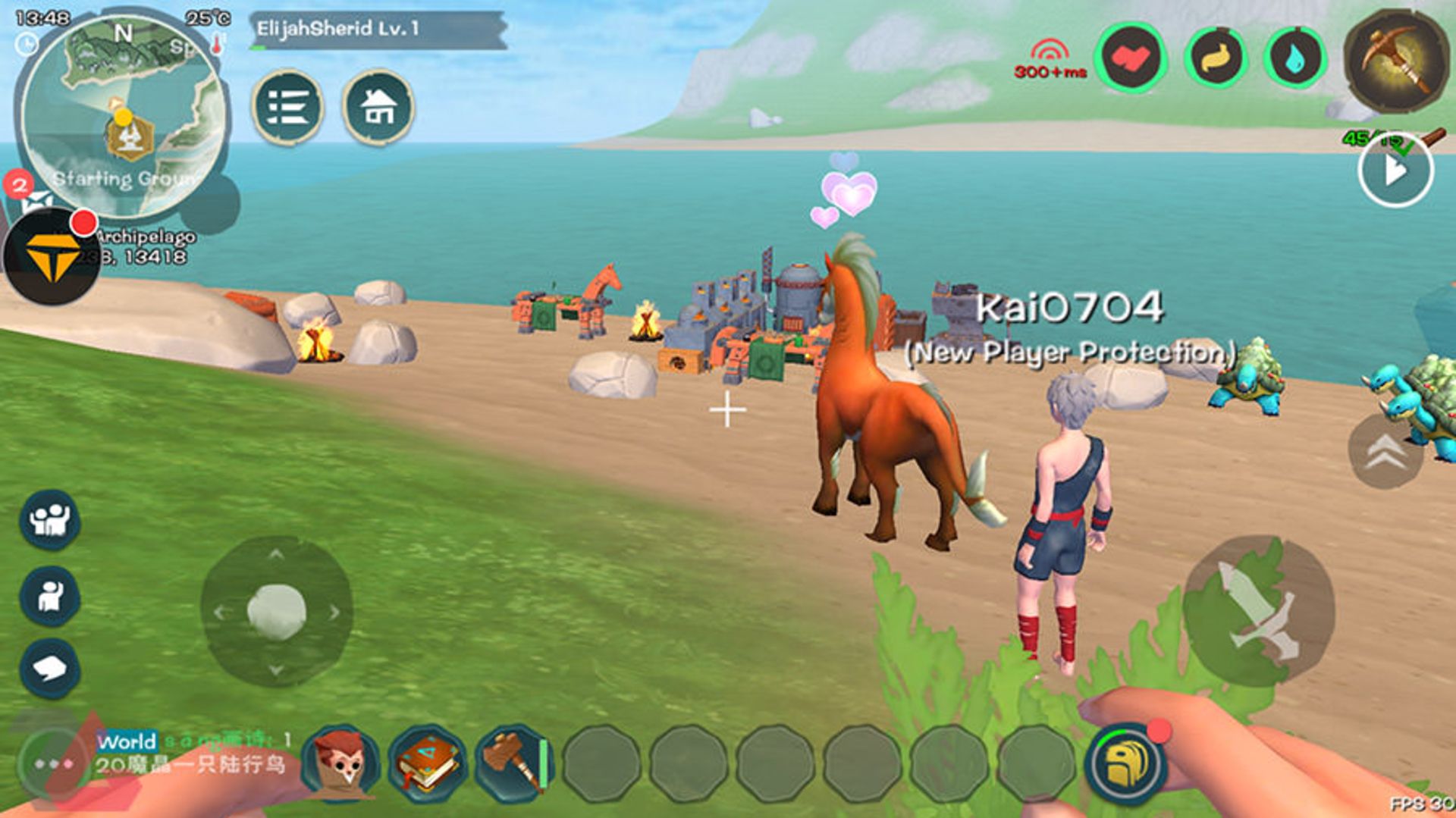This screenshot has width=1456, height=818.
Task: Tap the house icon button
Action: click(x=378, y=107)
